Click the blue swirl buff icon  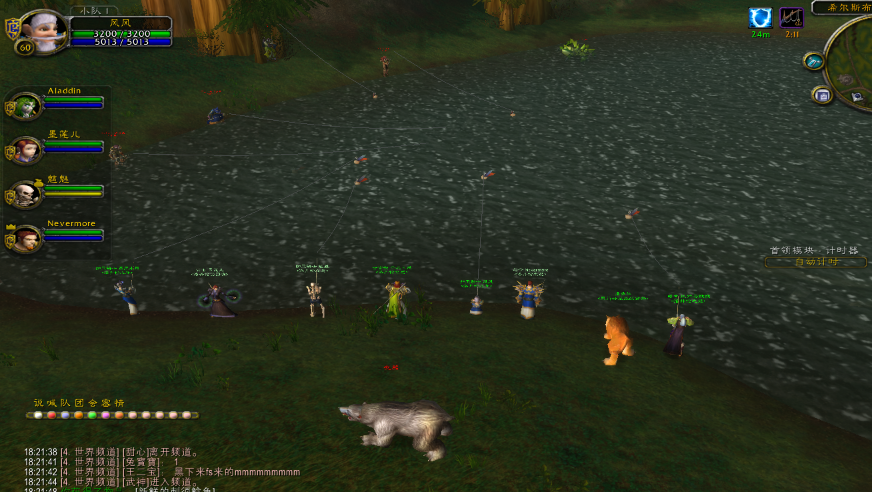tap(760, 18)
